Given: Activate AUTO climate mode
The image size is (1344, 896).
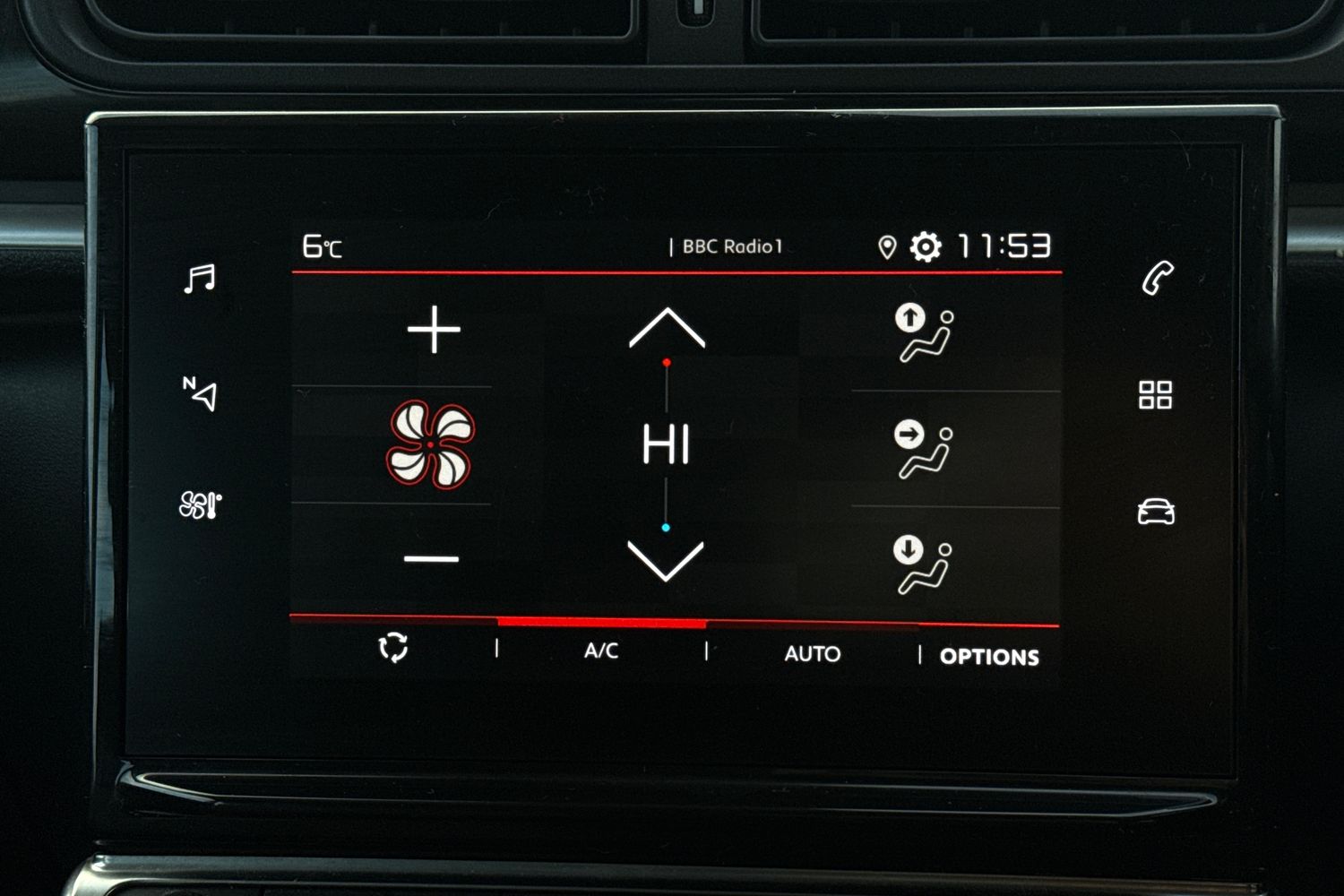Looking at the screenshot, I should 812,654.
